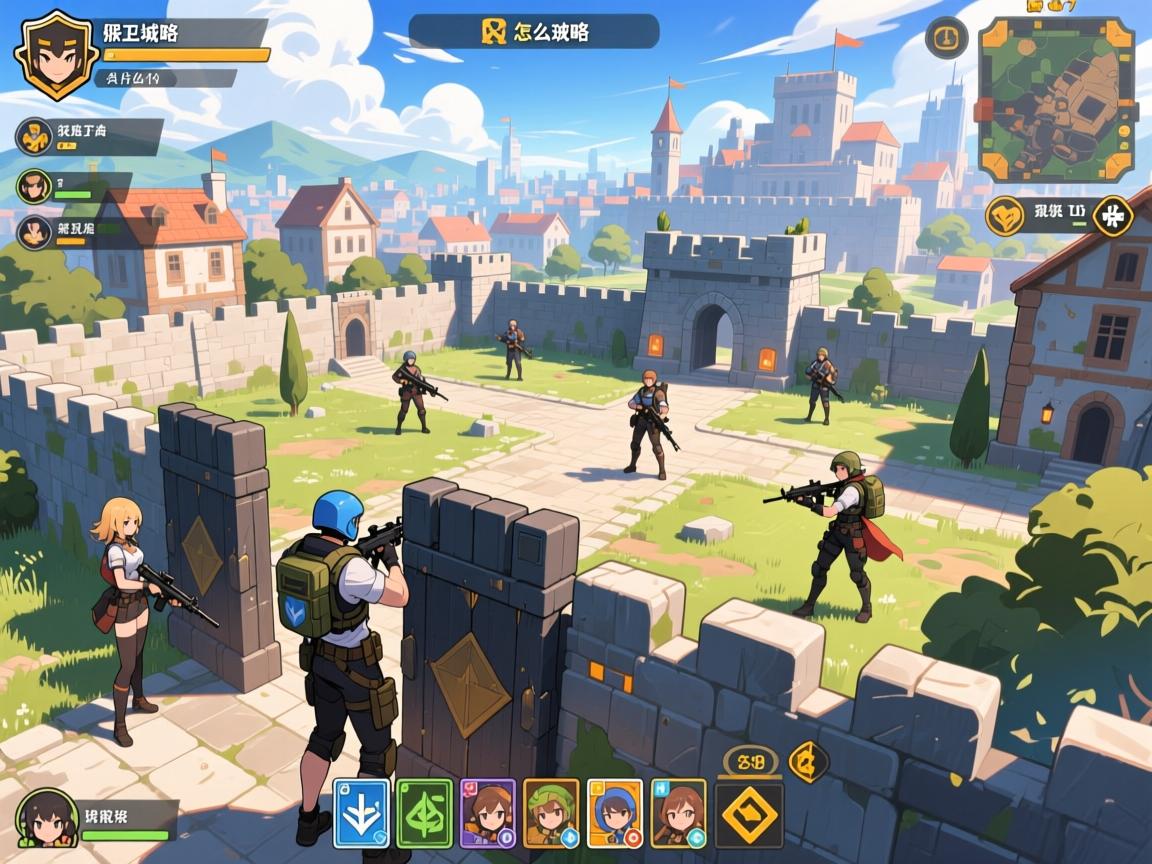This screenshot has height=864, width=1152.
Task: Select the blue downward arrow ability card
Action: (x=360, y=812)
